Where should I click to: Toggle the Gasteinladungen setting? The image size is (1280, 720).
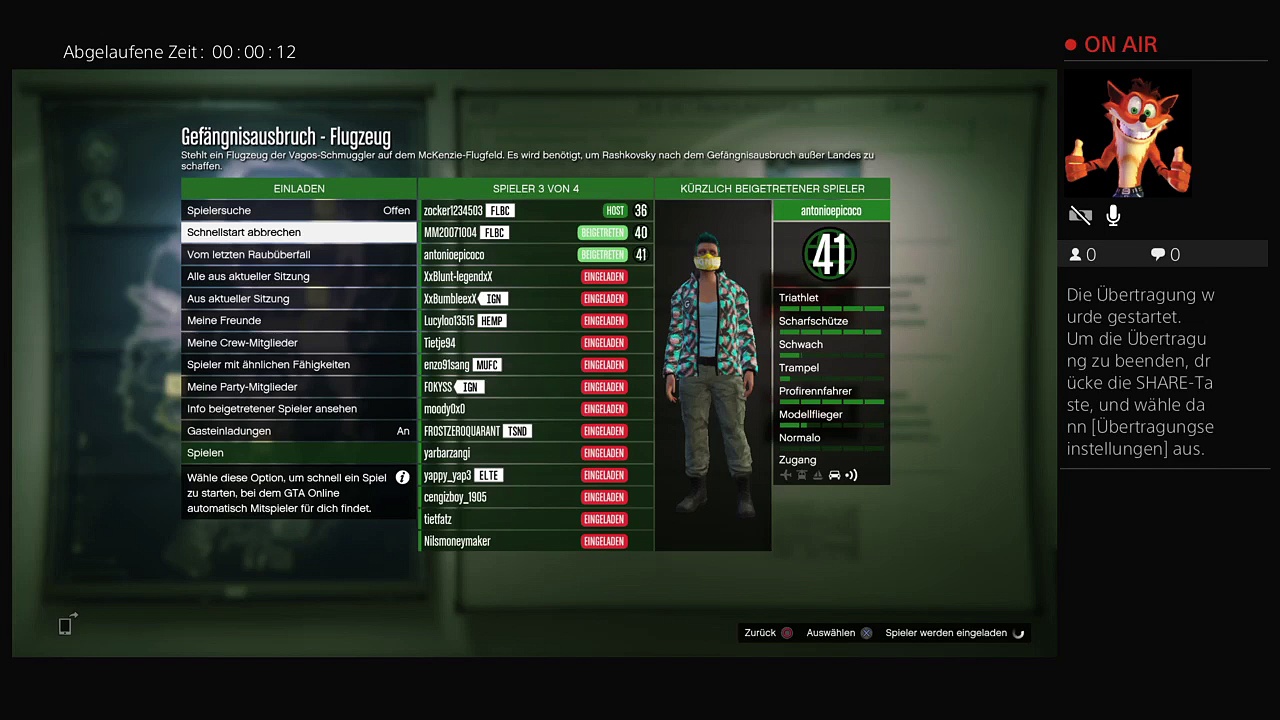tap(298, 431)
